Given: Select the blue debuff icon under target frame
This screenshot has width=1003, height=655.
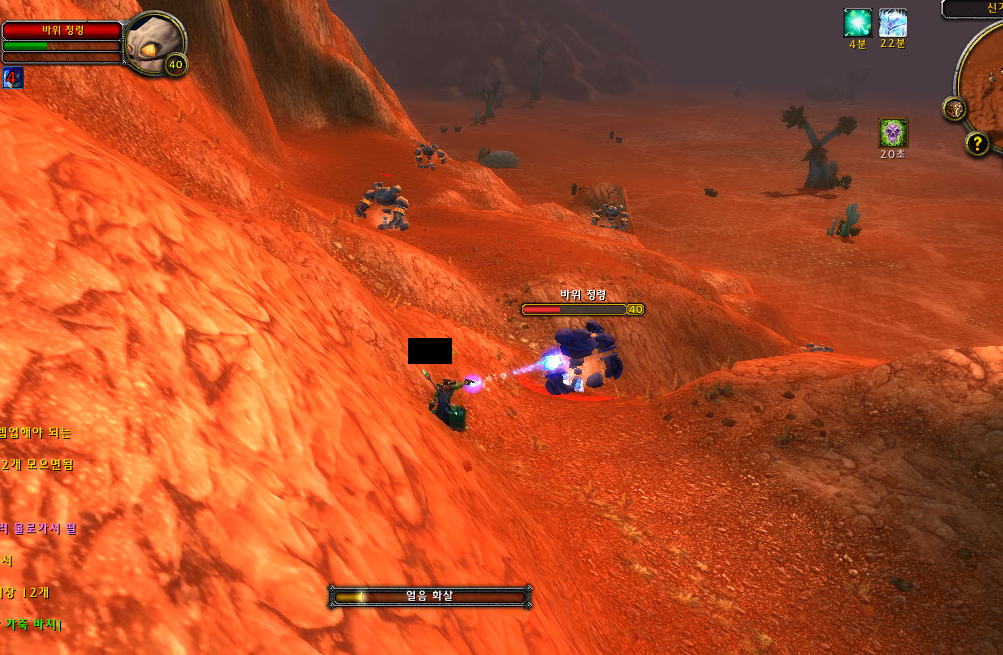Looking at the screenshot, I should (x=13, y=78).
